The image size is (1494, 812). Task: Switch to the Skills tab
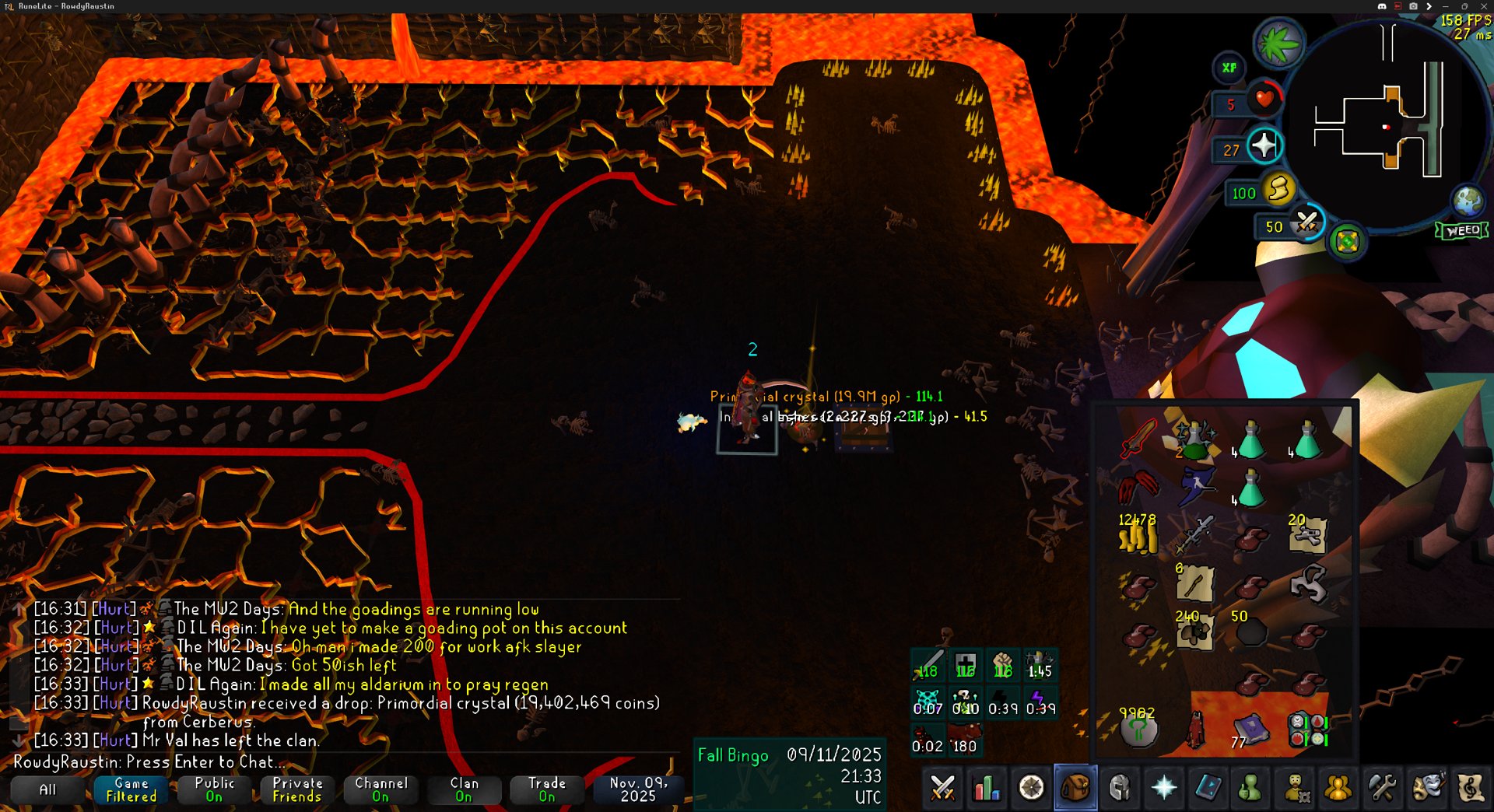987,788
